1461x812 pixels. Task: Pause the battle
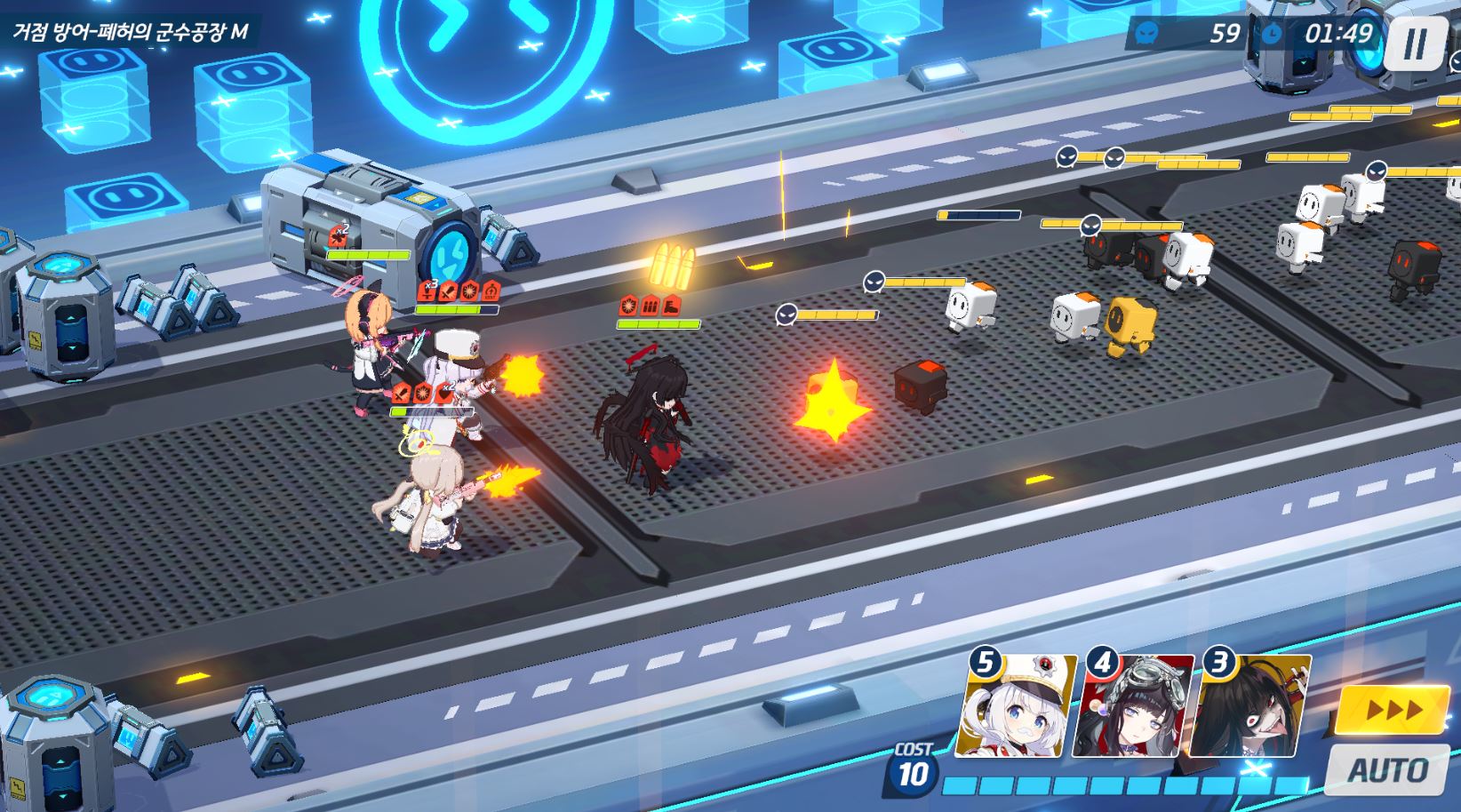point(1416,42)
